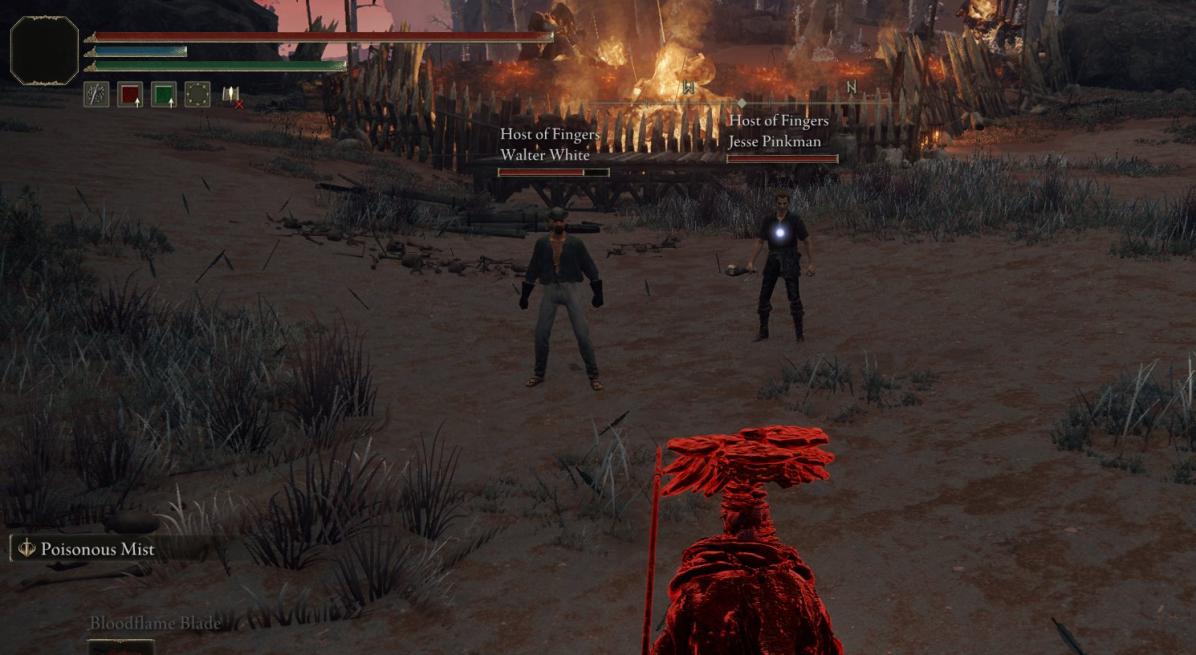Inspect the green square buff icon
Viewport: 1196px width, 655px height.
(164, 95)
